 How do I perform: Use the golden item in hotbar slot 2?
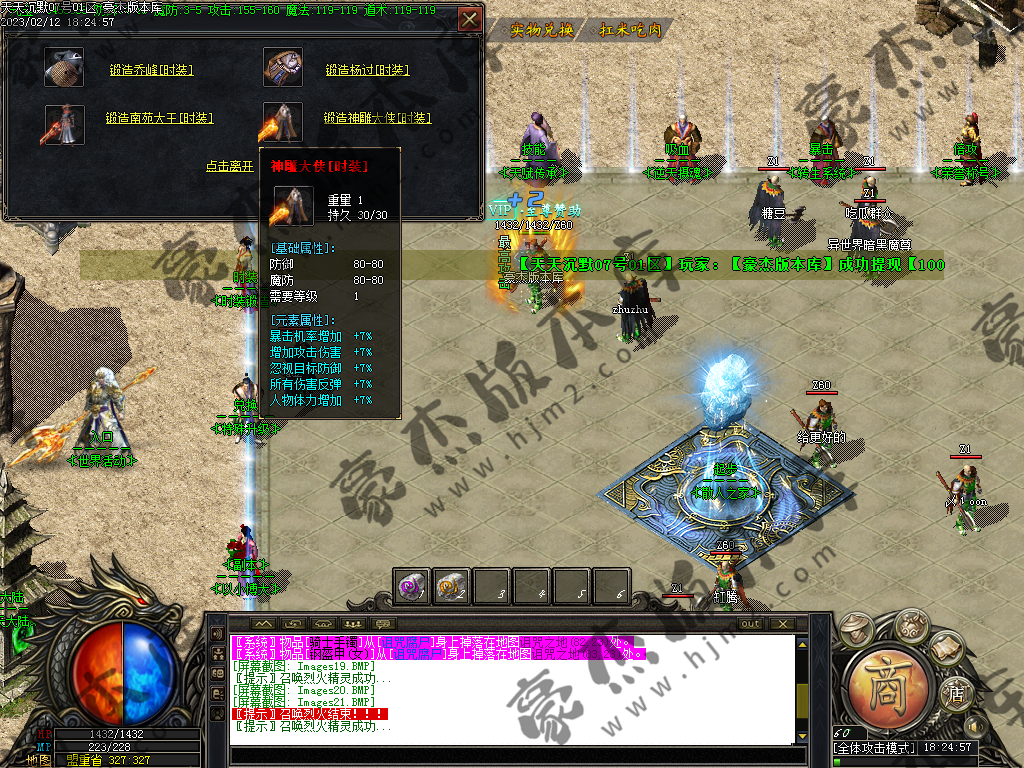[452, 585]
